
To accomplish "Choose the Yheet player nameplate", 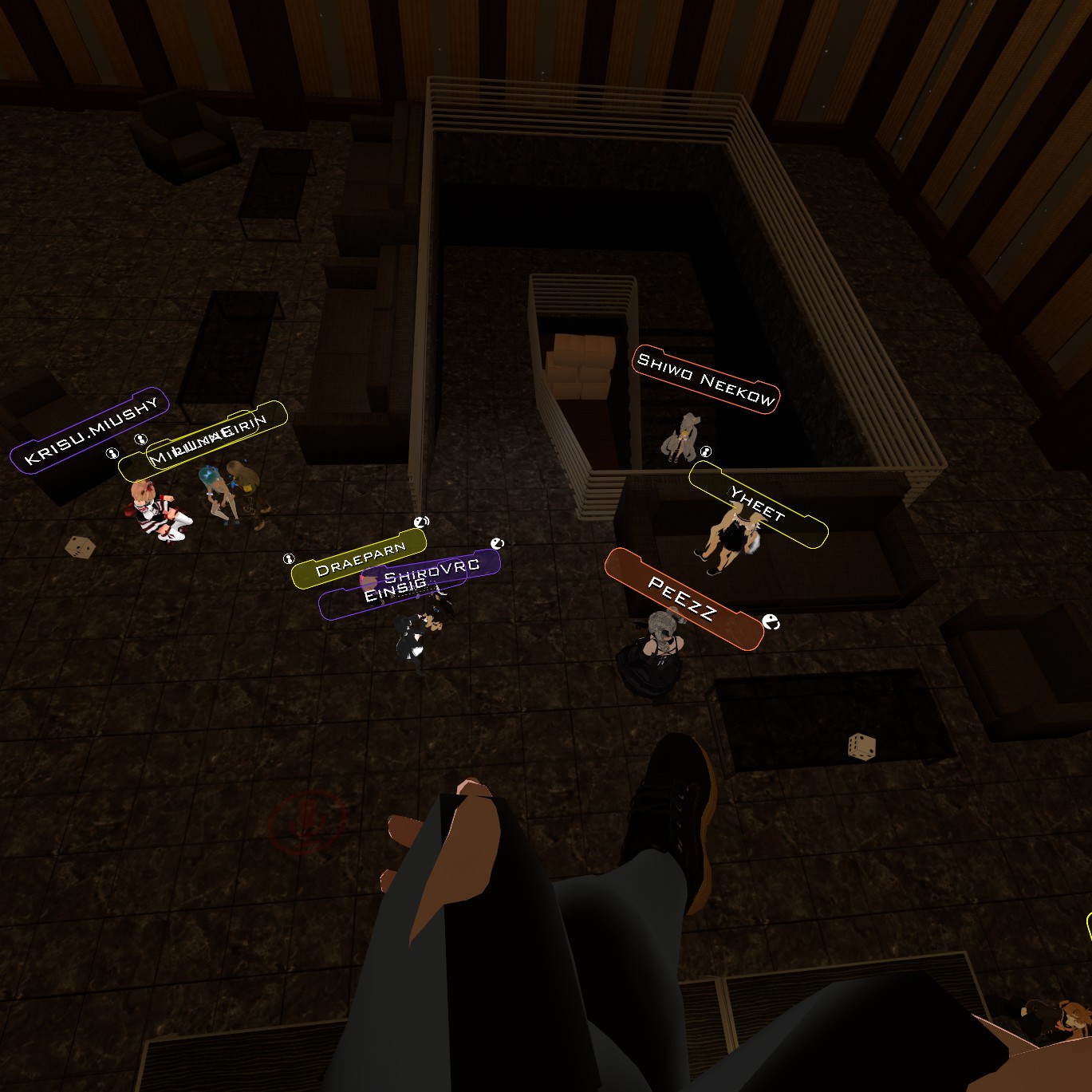I will click(x=758, y=505).
